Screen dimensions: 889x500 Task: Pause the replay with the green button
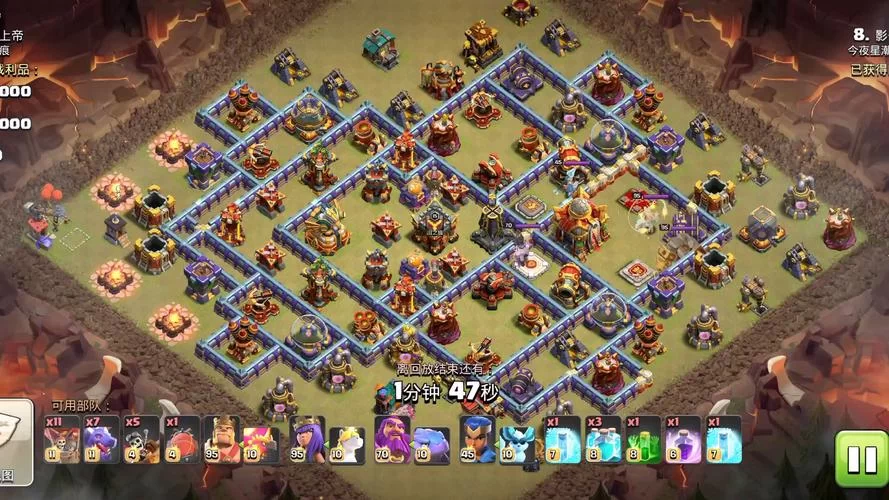tap(860, 459)
